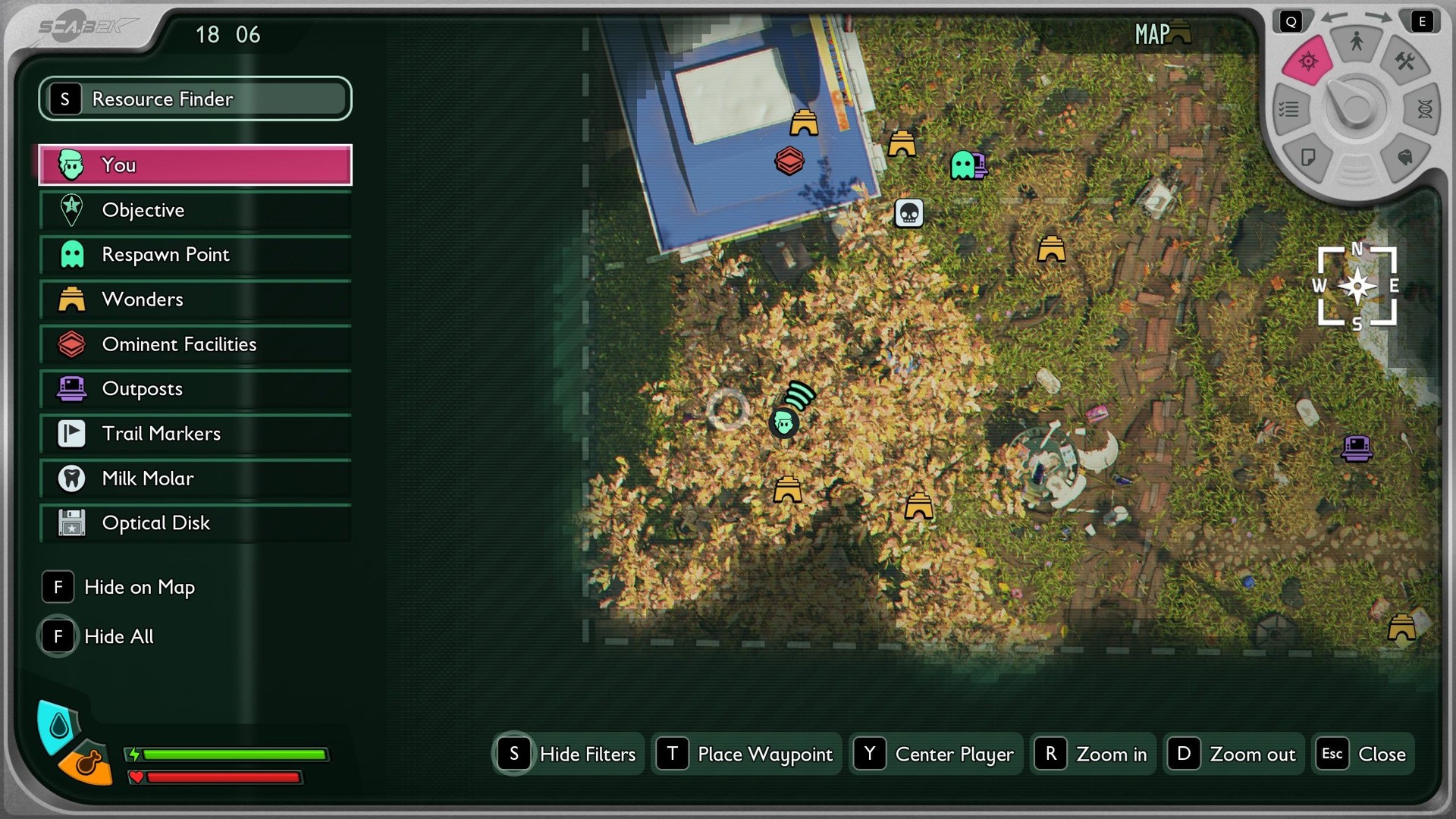Viewport: 1456px width, 819px height.
Task: Center the map on the player
Action: click(937, 754)
